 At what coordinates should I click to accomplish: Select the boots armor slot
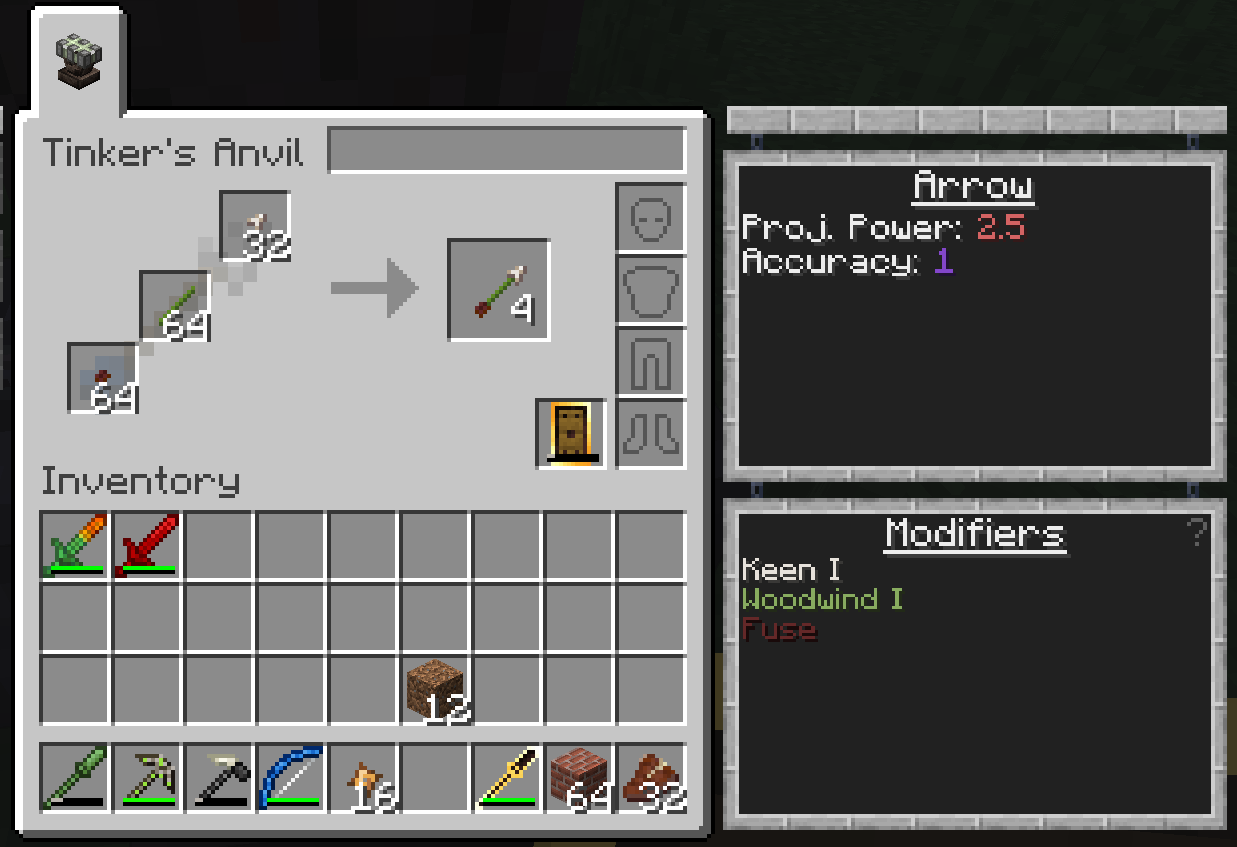(x=650, y=433)
